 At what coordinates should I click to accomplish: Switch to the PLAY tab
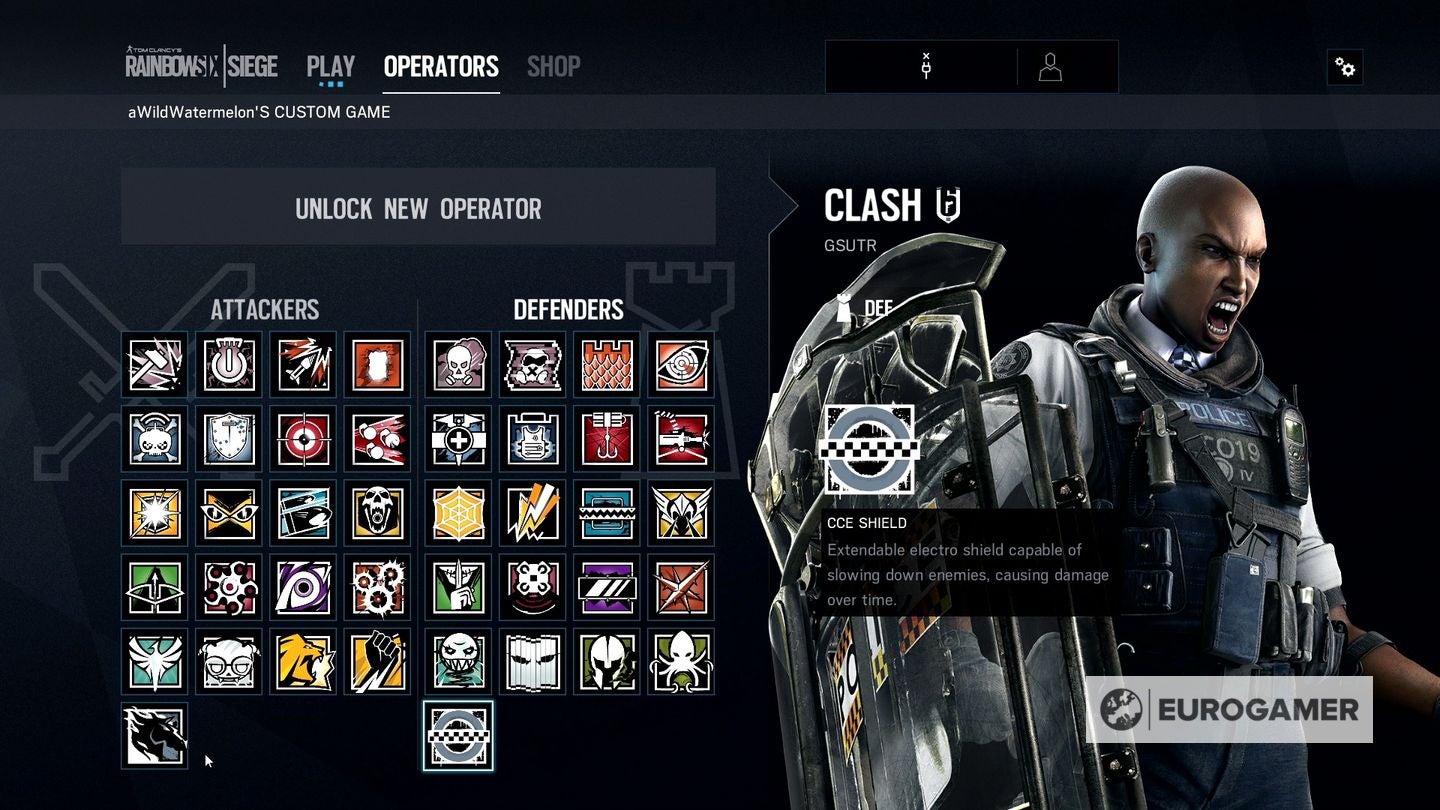tap(329, 65)
